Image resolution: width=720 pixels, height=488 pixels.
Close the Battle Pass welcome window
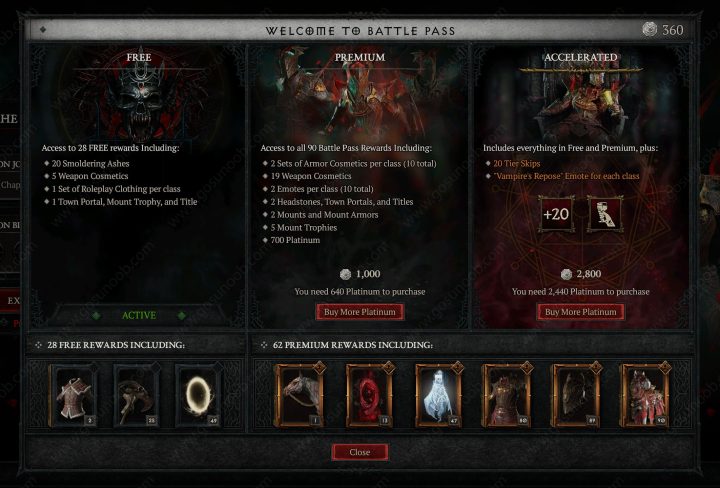coord(359,452)
